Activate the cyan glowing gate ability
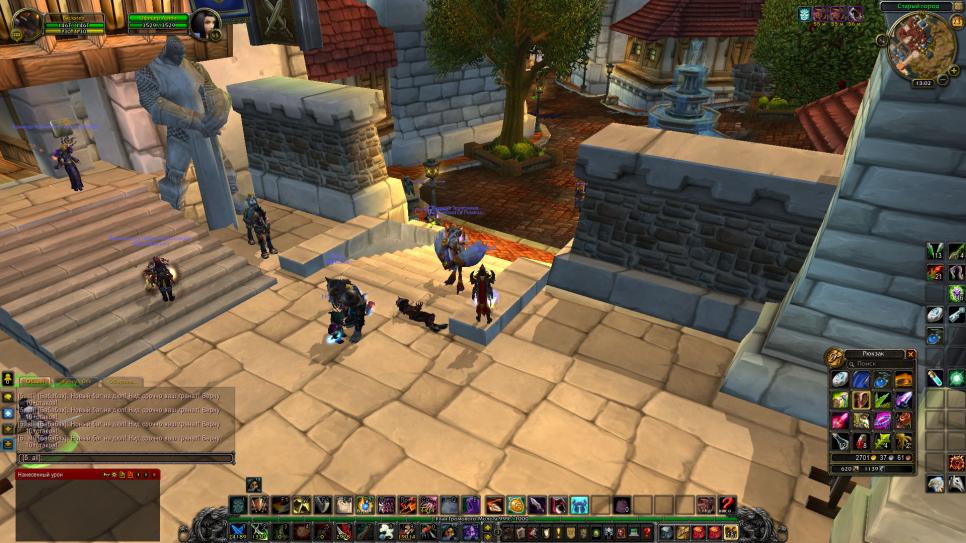966x543 pixels. coord(580,505)
